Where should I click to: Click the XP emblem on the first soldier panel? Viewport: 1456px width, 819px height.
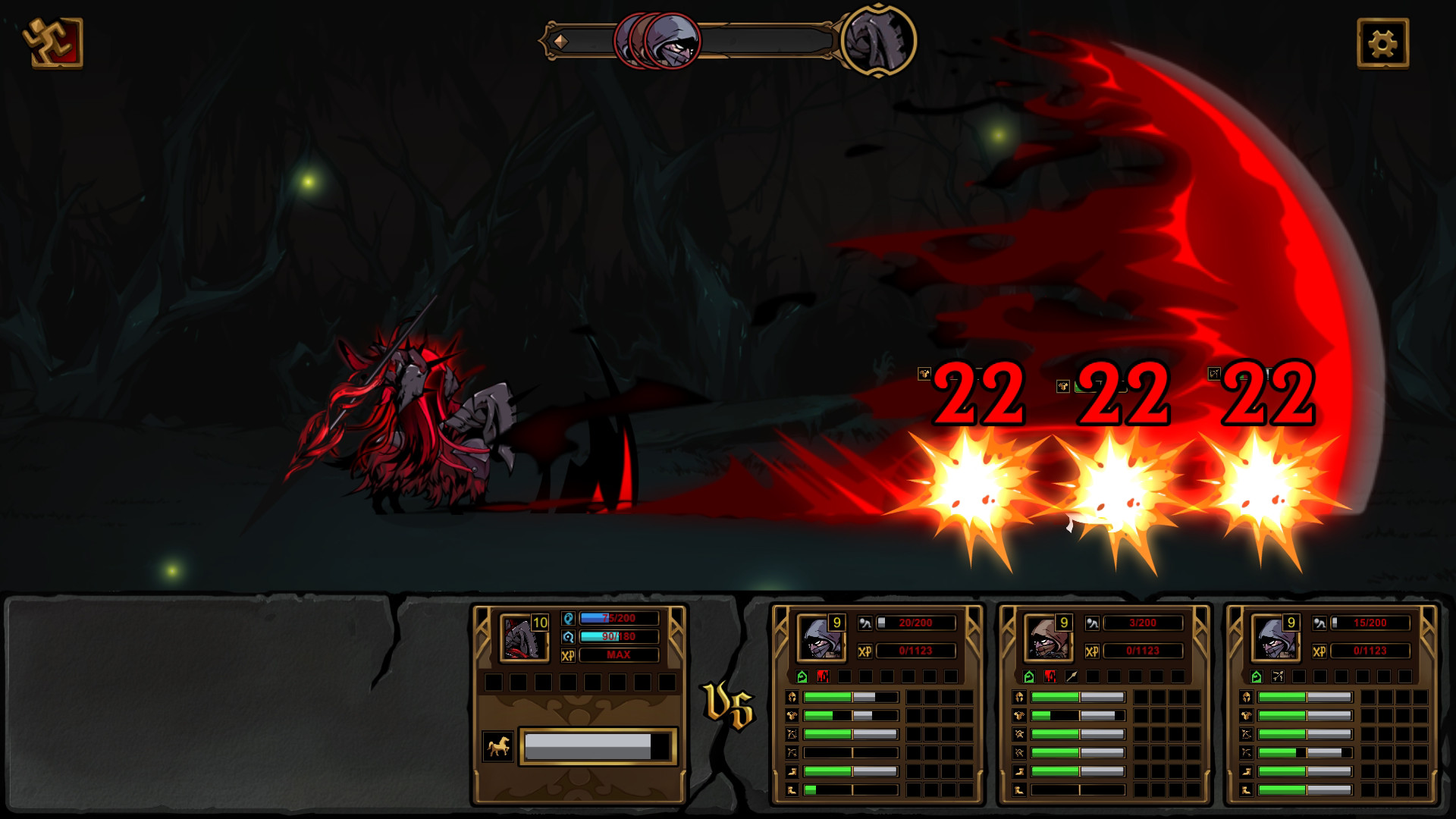pyautogui.click(x=864, y=651)
